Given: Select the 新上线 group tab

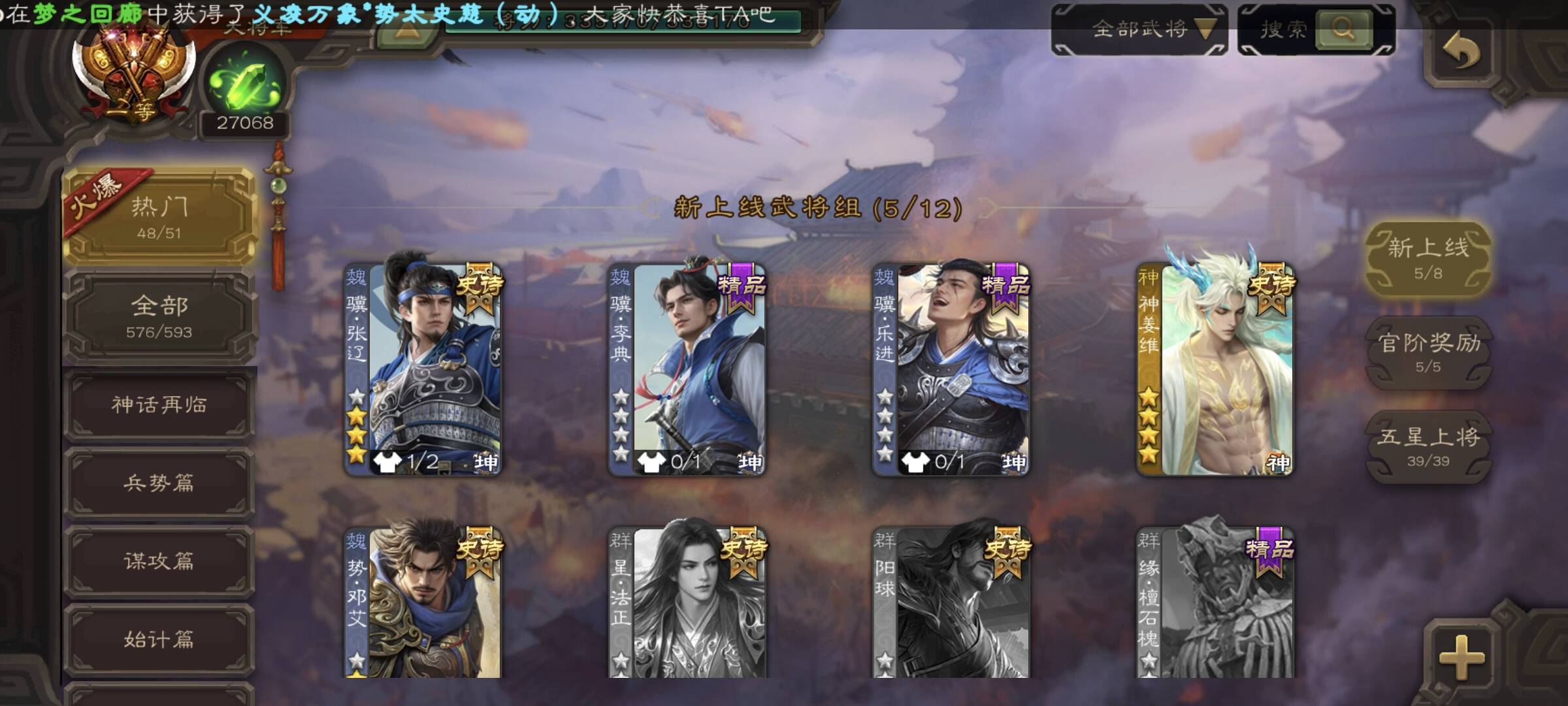Looking at the screenshot, I should (1428, 258).
